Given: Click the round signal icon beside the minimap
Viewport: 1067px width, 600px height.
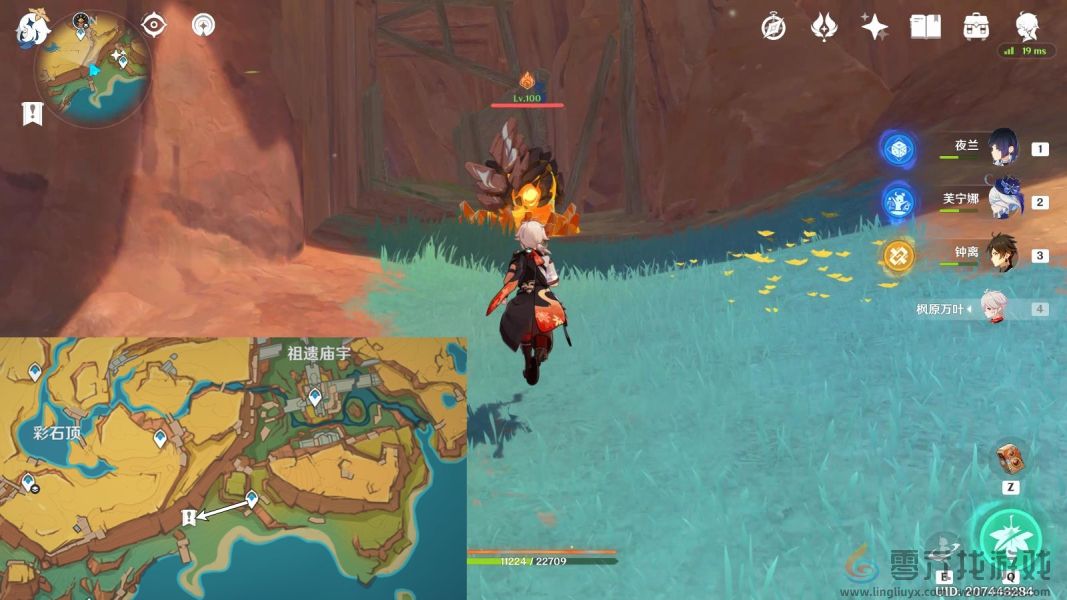Looking at the screenshot, I should pyautogui.click(x=203, y=25).
